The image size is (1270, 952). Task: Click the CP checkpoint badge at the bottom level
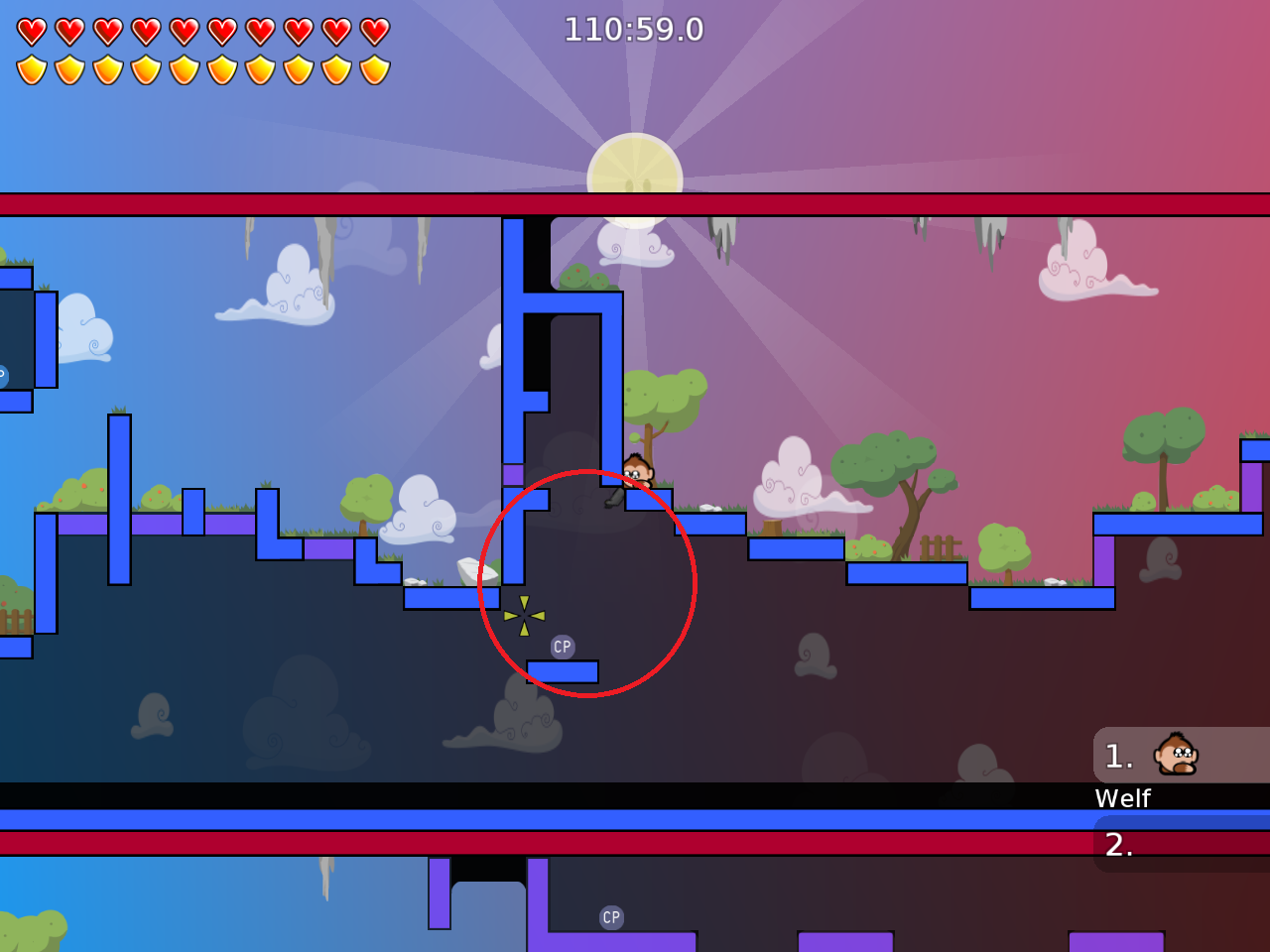(609, 916)
